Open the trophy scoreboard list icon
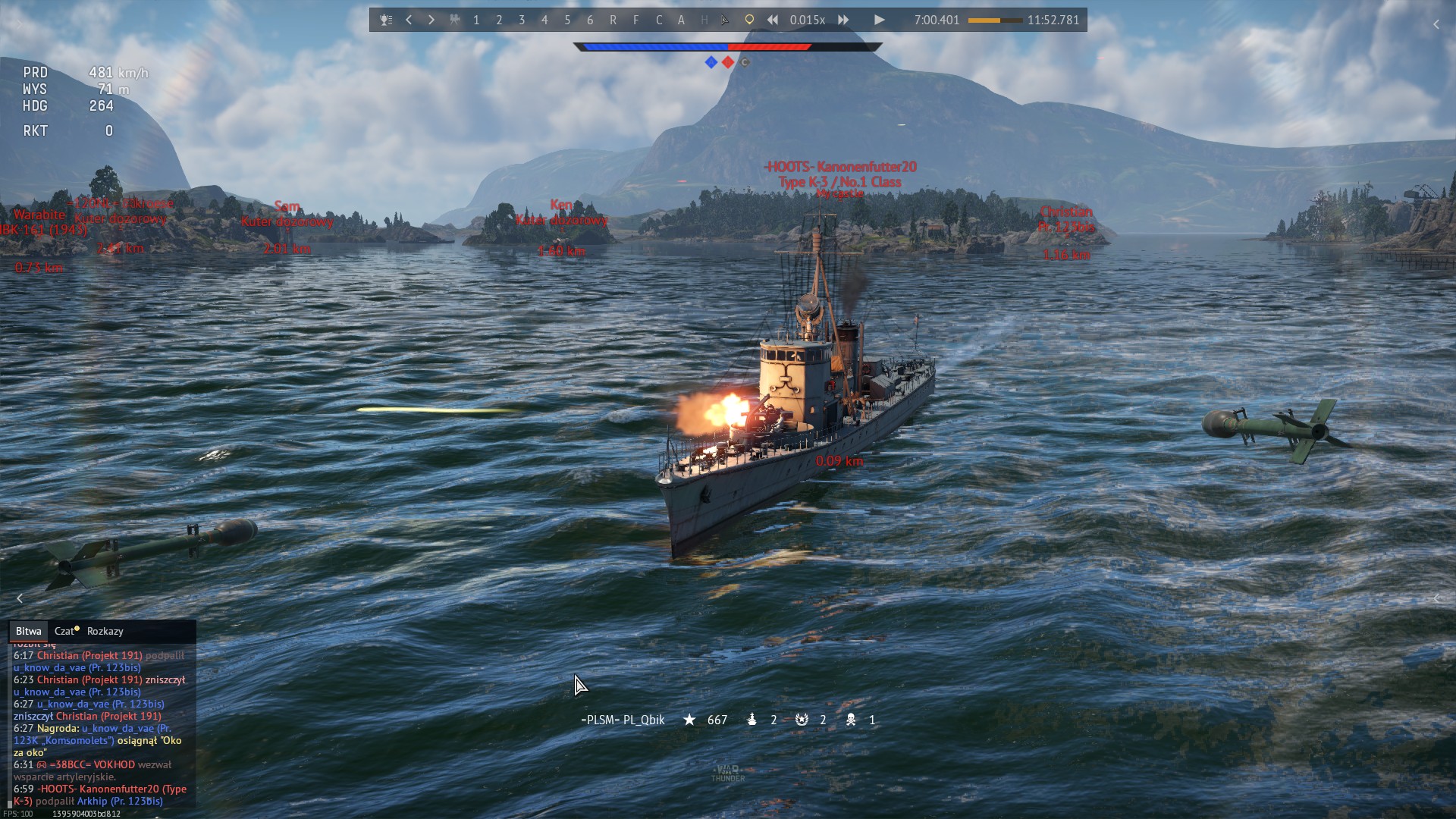 (x=386, y=20)
